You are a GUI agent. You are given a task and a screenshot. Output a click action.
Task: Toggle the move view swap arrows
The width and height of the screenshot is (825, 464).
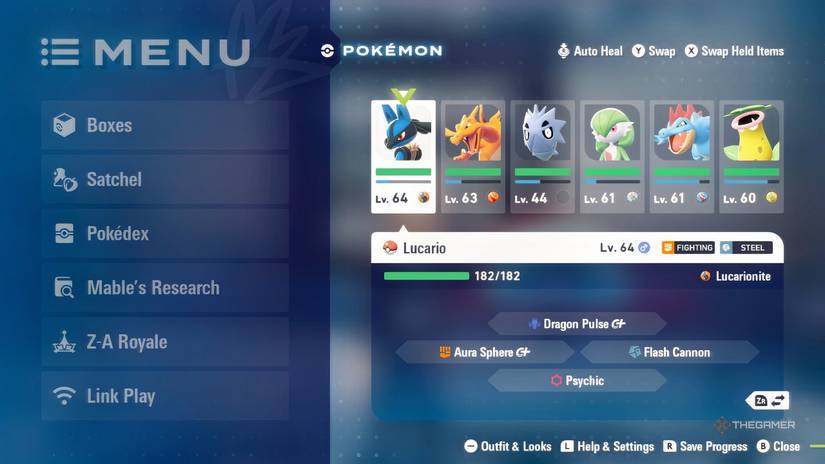(x=770, y=401)
